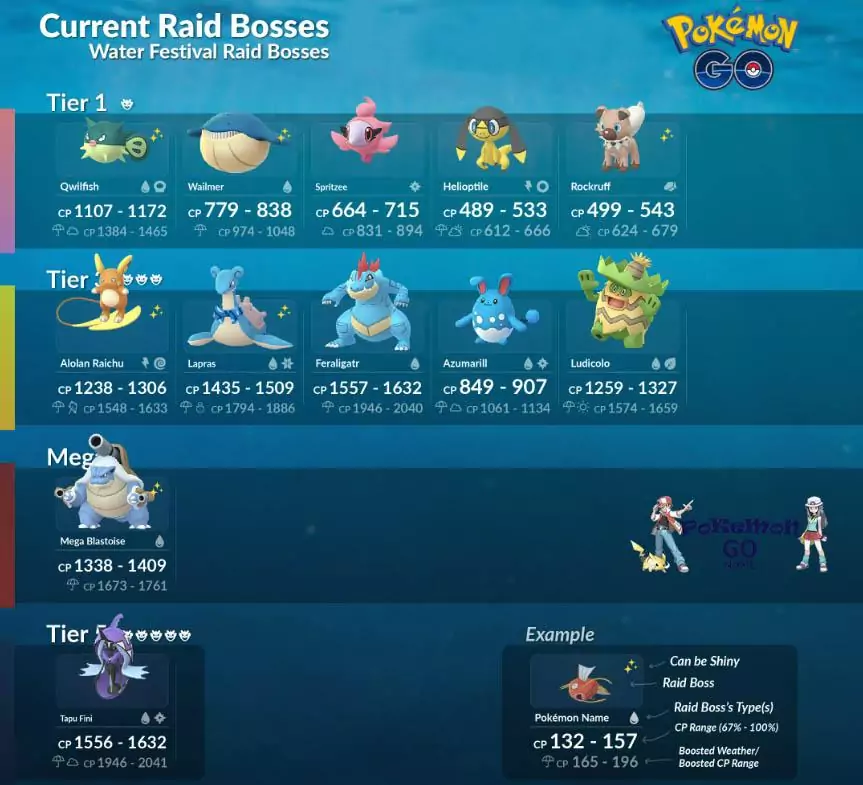Select the Rockruff raid boss card
This screenshot has width=863, height=785.
(624, 180)
